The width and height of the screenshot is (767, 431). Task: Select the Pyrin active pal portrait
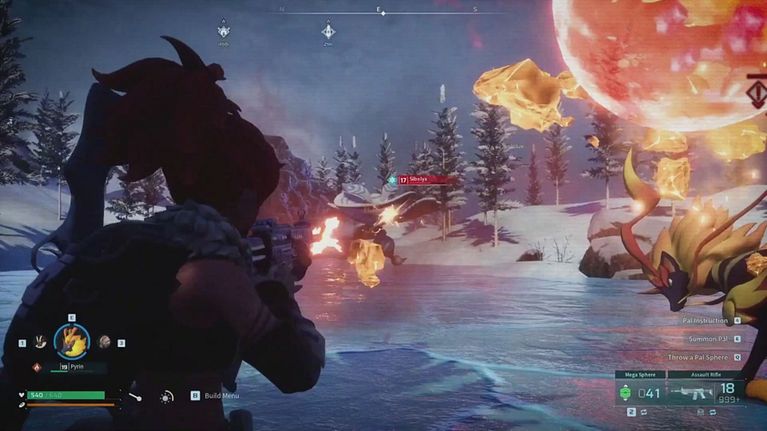(72, 342)
